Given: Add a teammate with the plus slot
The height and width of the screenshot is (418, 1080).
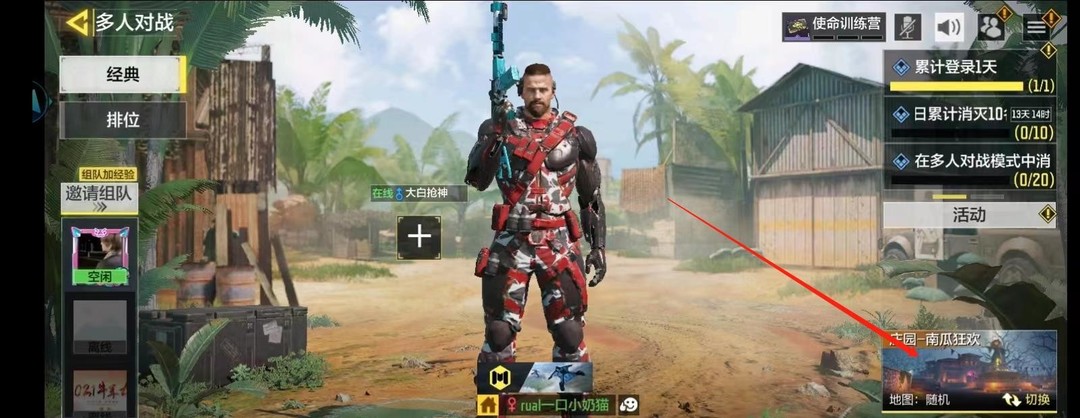Looking at the screenshot, I should (419, 237).
